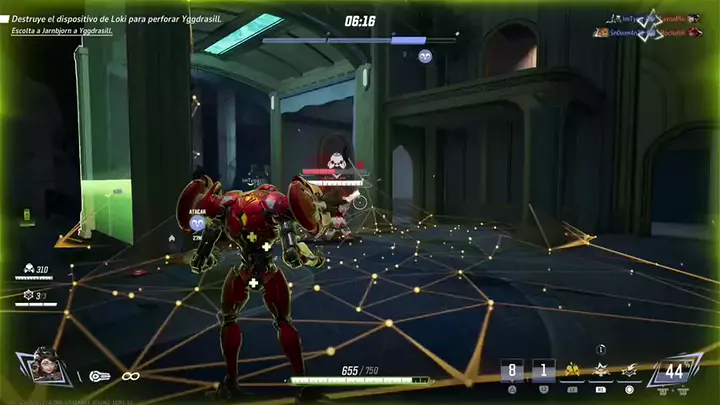Trigger the middle web ability icon

pyautogui.click(x=601, y=371)
